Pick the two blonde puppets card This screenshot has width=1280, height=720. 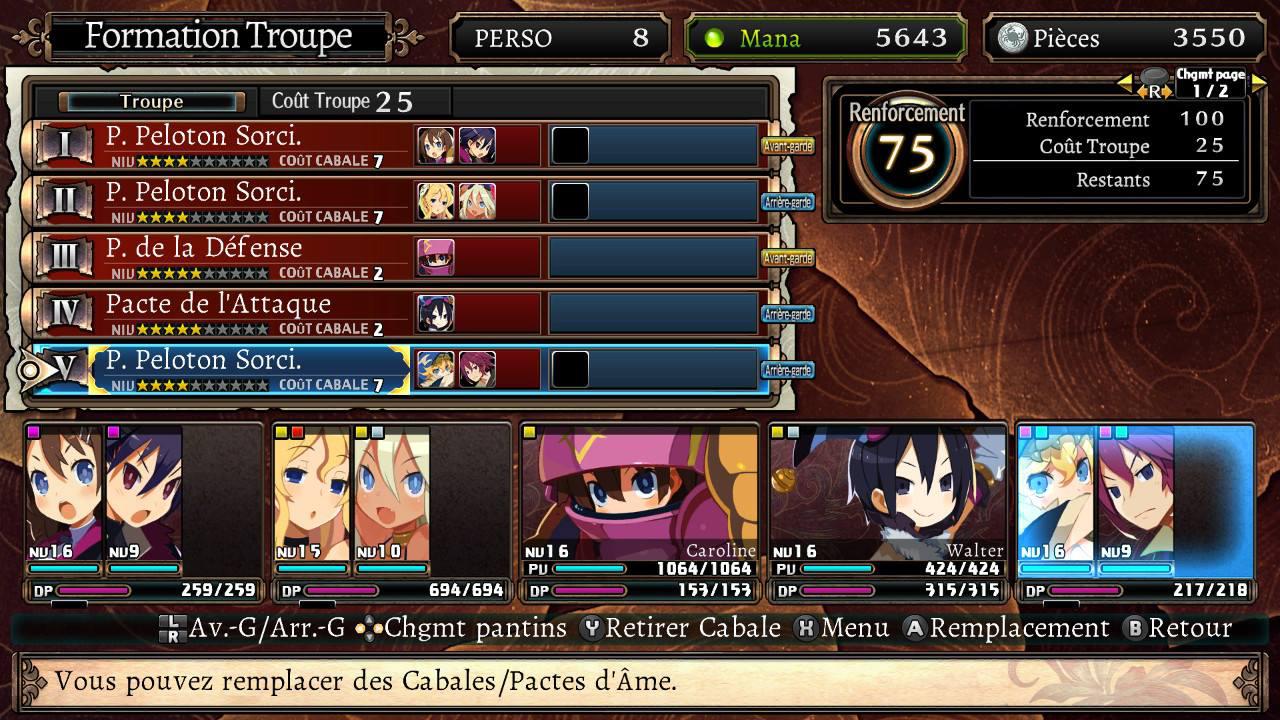390,512
